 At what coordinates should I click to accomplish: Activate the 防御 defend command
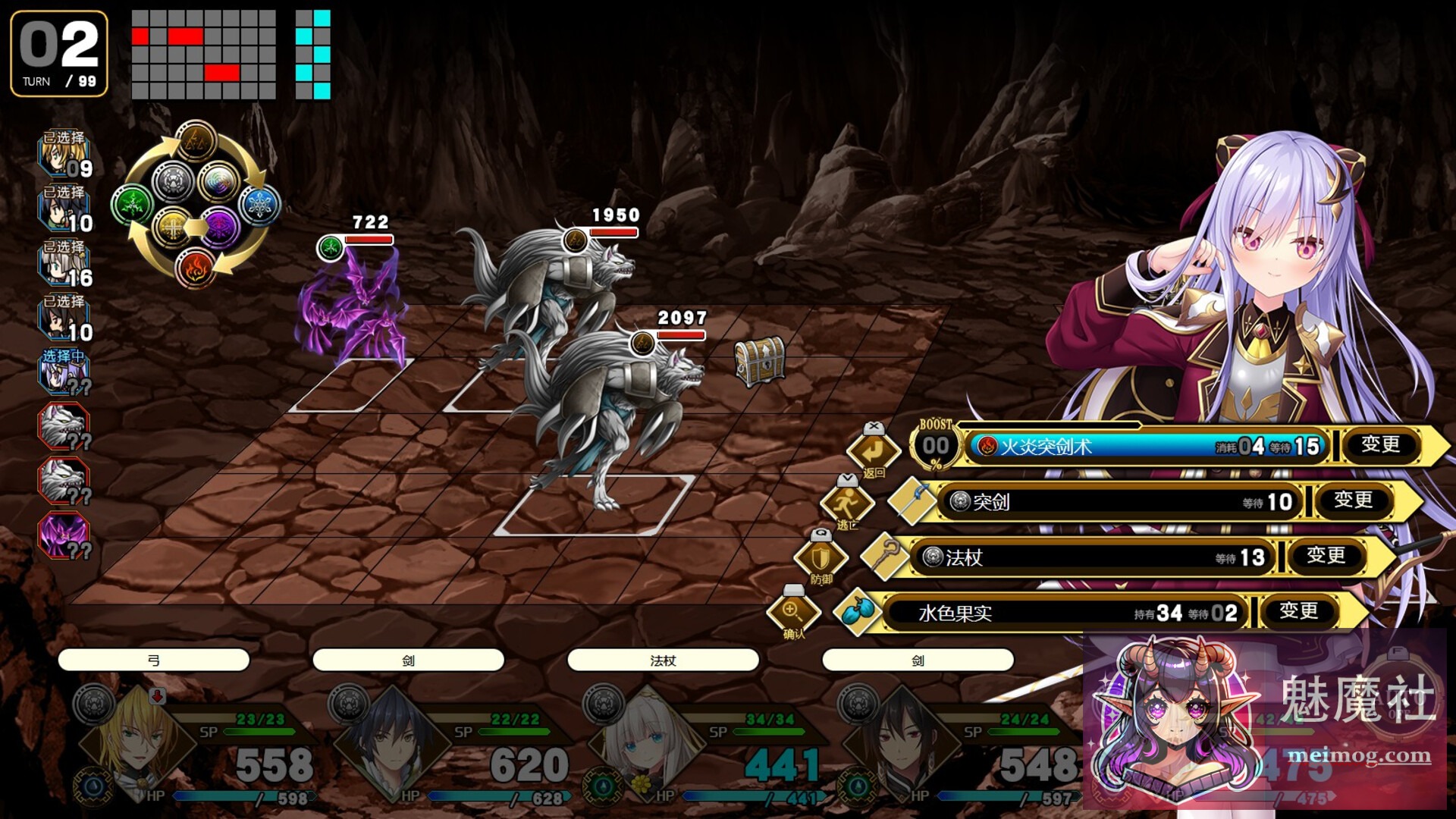[821, 558]
